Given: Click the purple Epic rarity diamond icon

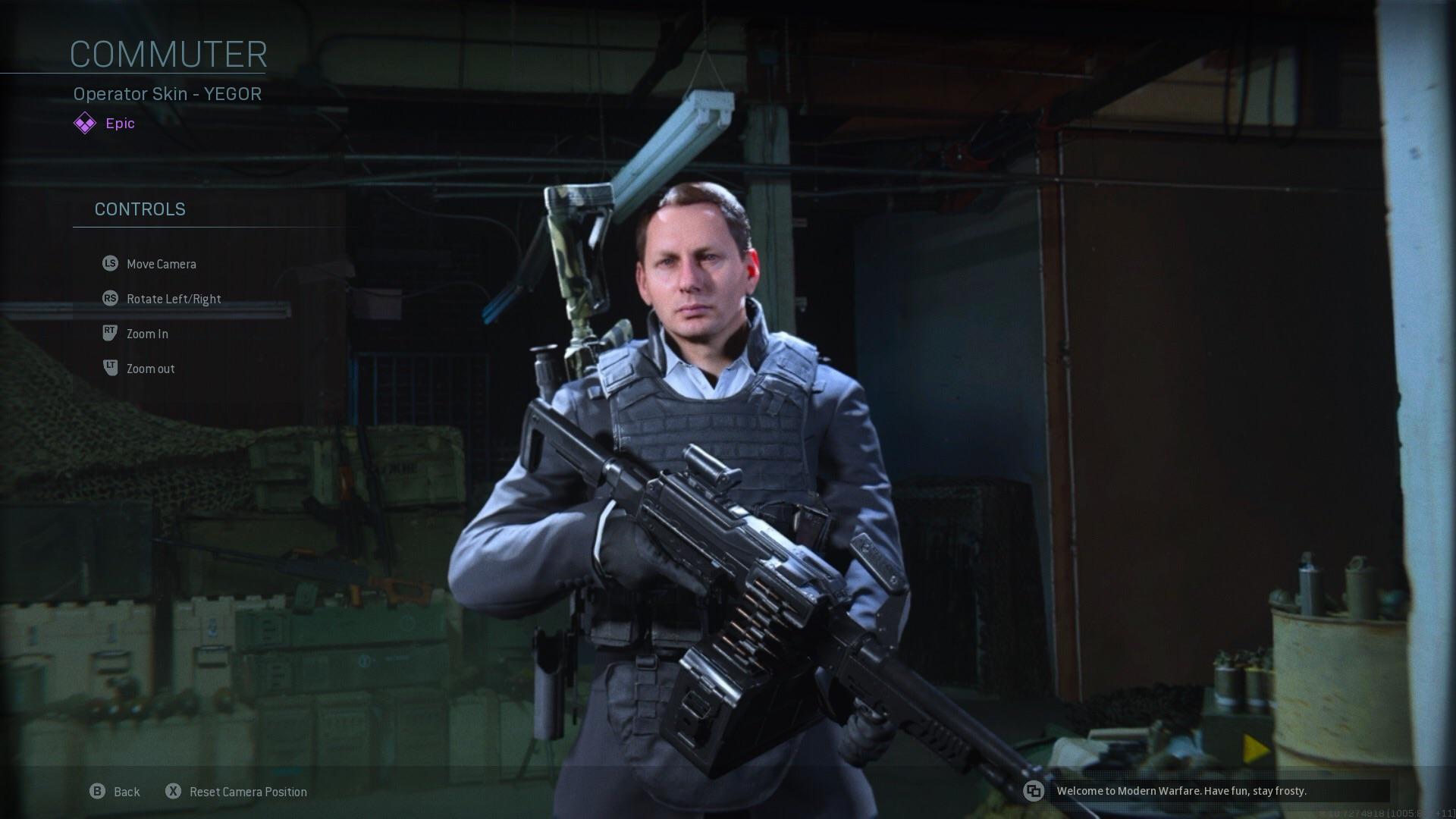Looking at the screenshot, I should point(85,121).
